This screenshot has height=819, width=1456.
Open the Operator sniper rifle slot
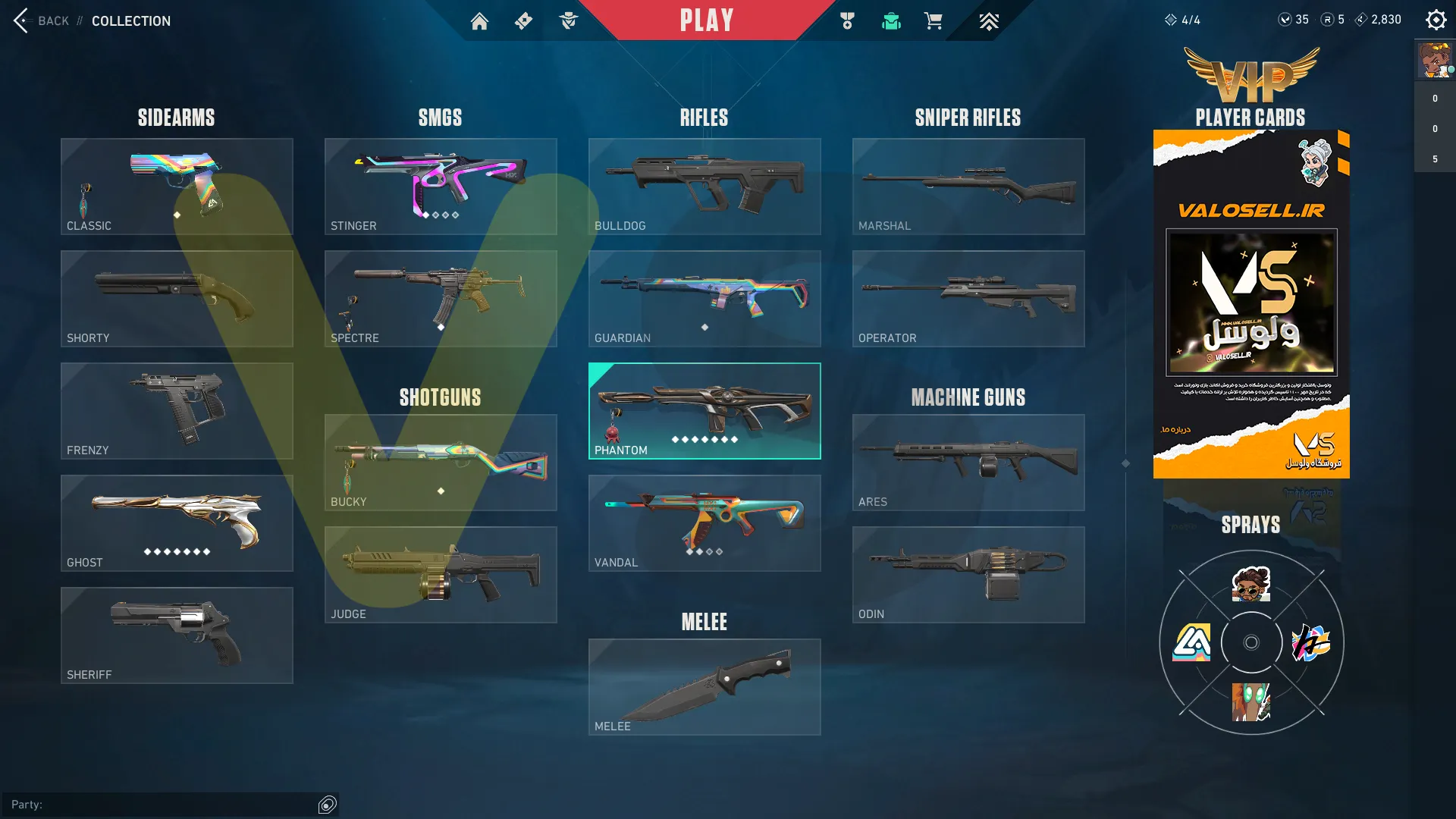[968, 299]
